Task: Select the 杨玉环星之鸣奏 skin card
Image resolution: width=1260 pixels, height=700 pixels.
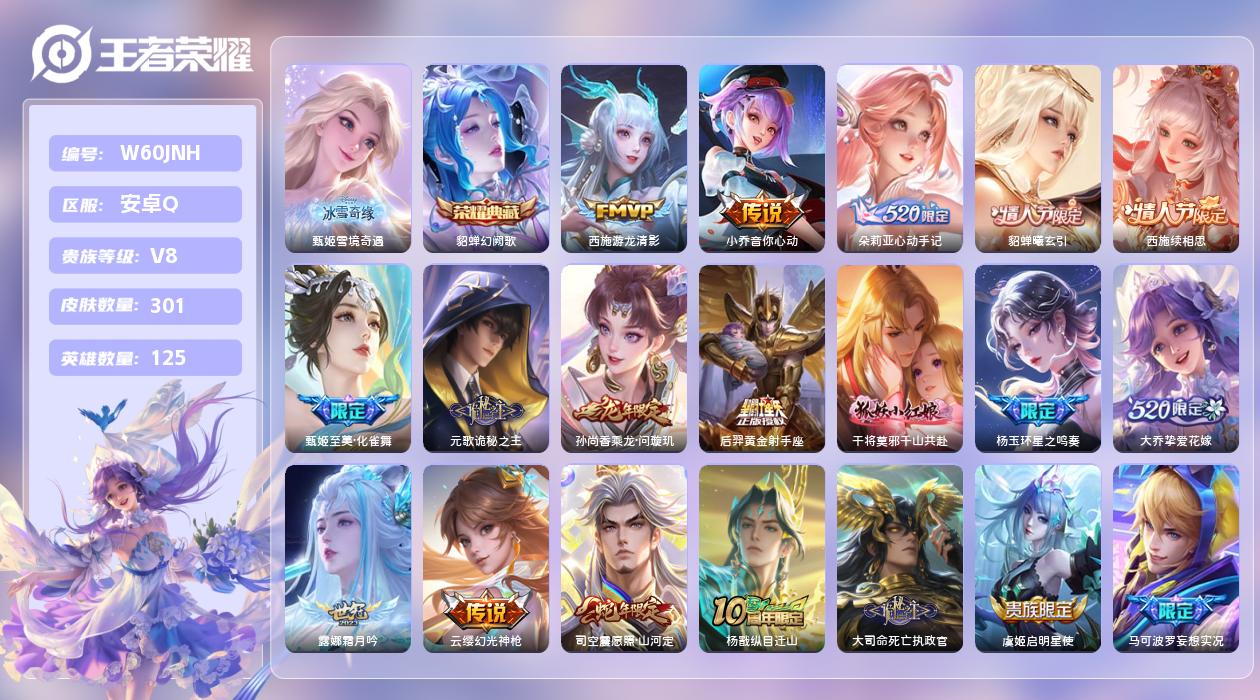Action: click(1038, 358)
